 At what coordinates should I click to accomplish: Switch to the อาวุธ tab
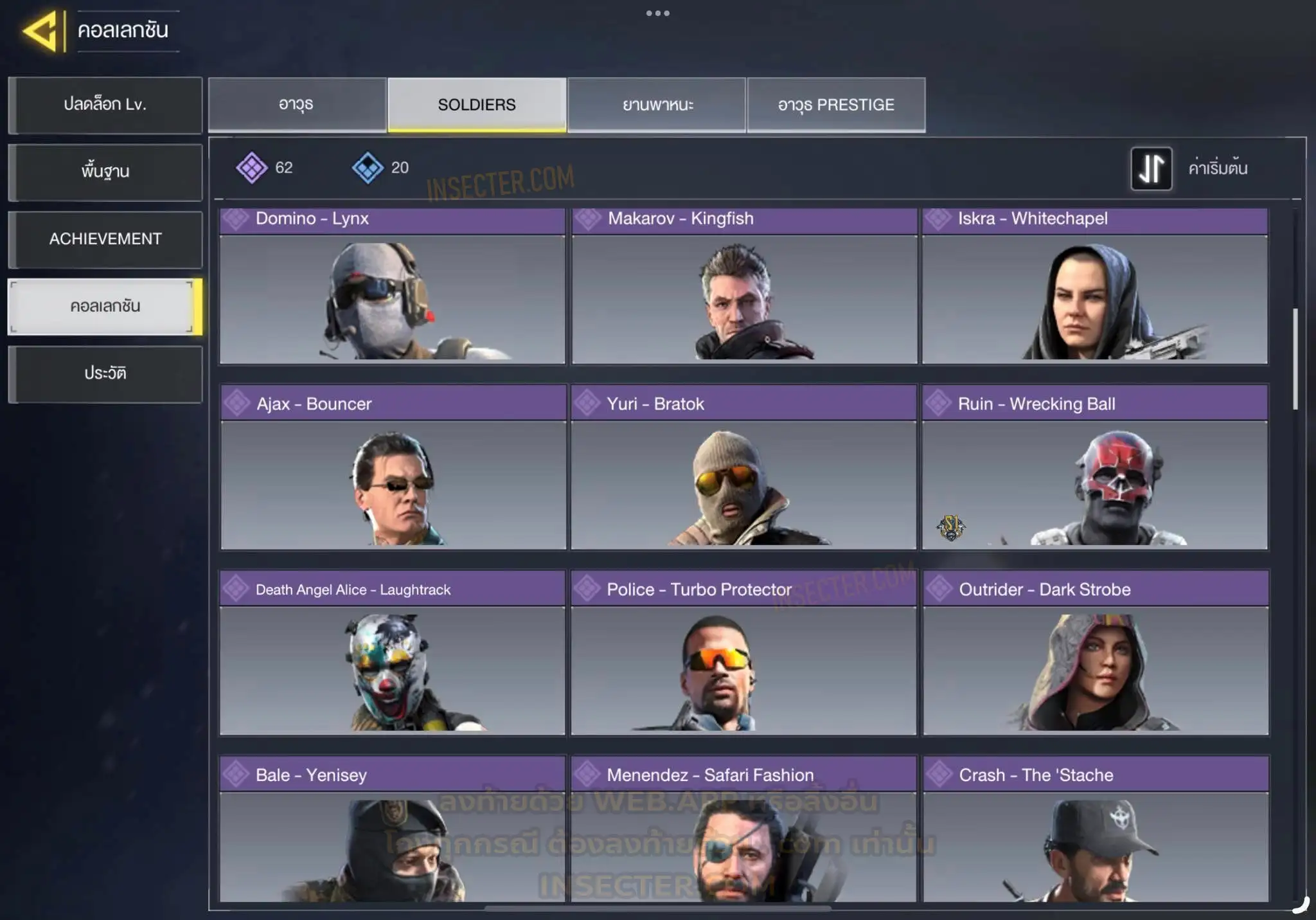tap(297, 105)
